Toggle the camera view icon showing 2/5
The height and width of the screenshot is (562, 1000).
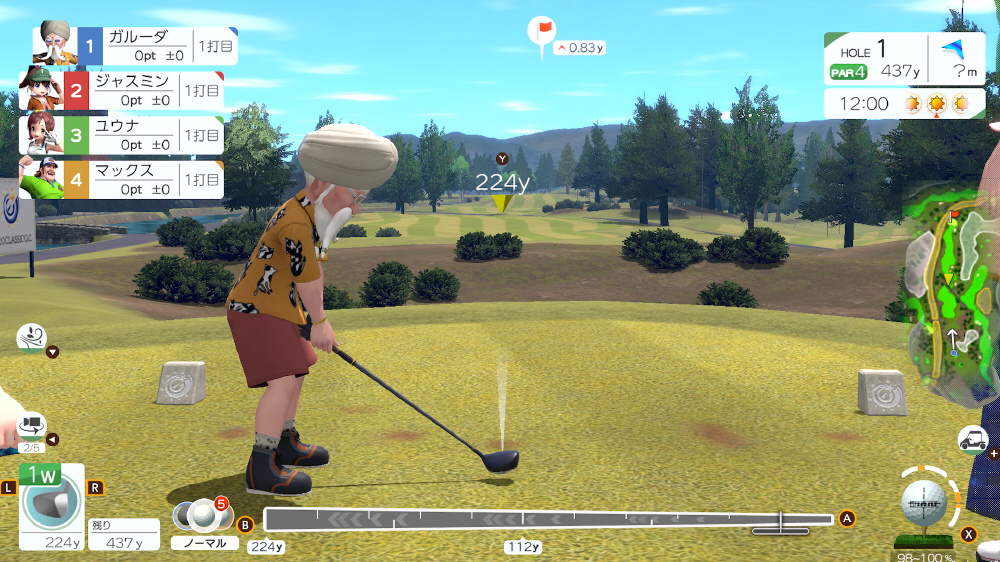point(31,428)
